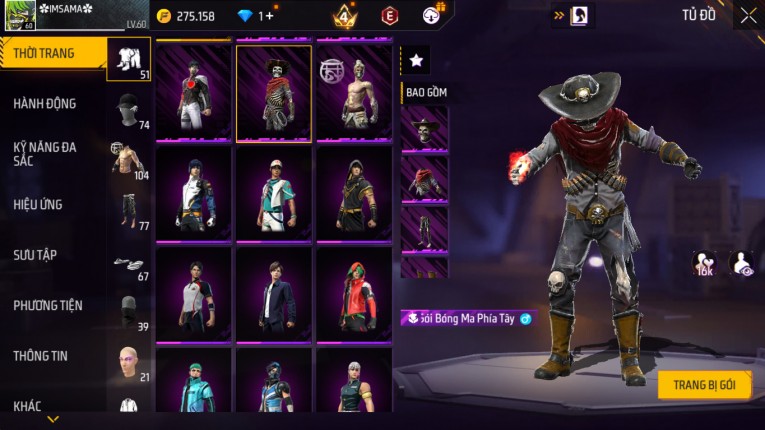Close the wardrobe with the X button
The height and width of the screenshot is (430, 765).
(748, 16)
